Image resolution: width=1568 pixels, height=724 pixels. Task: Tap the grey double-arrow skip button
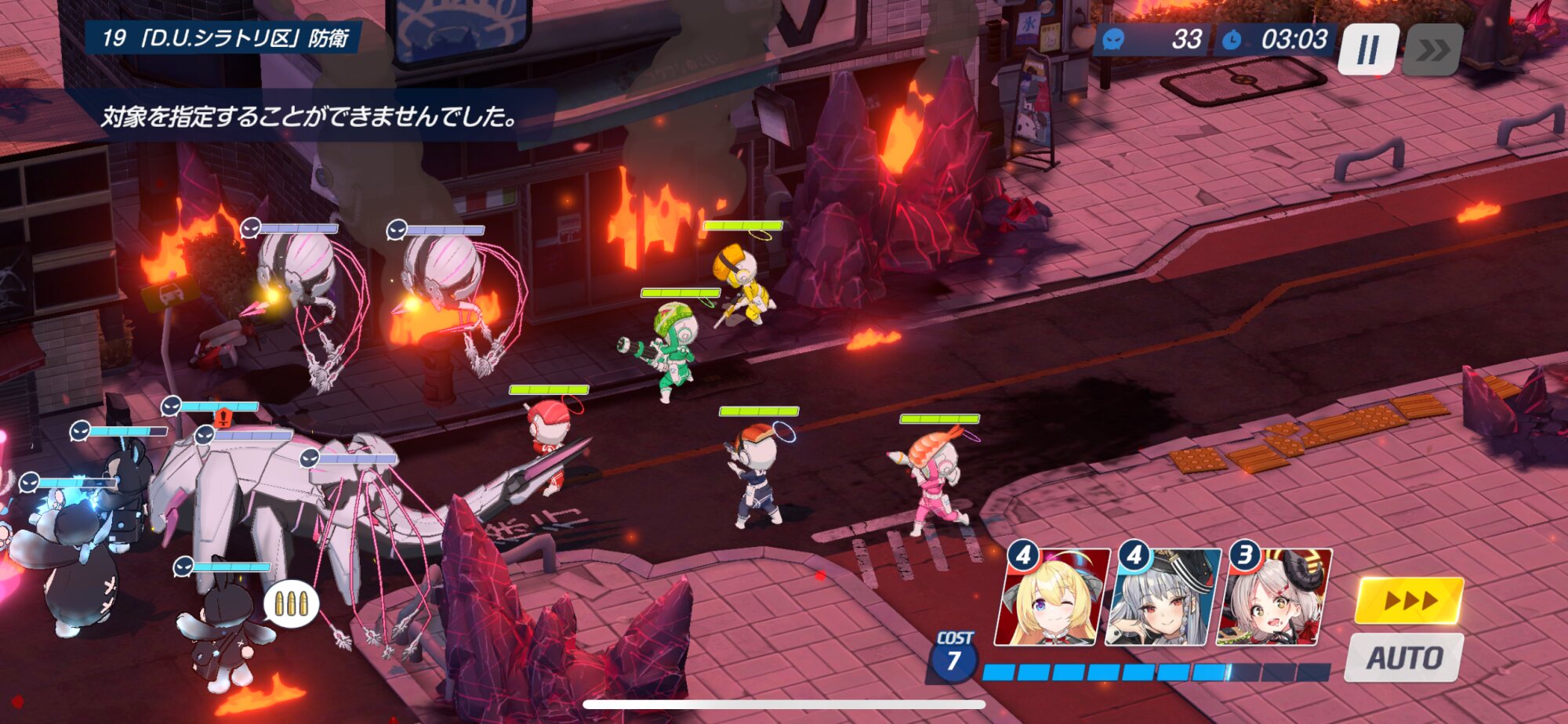1432,50
